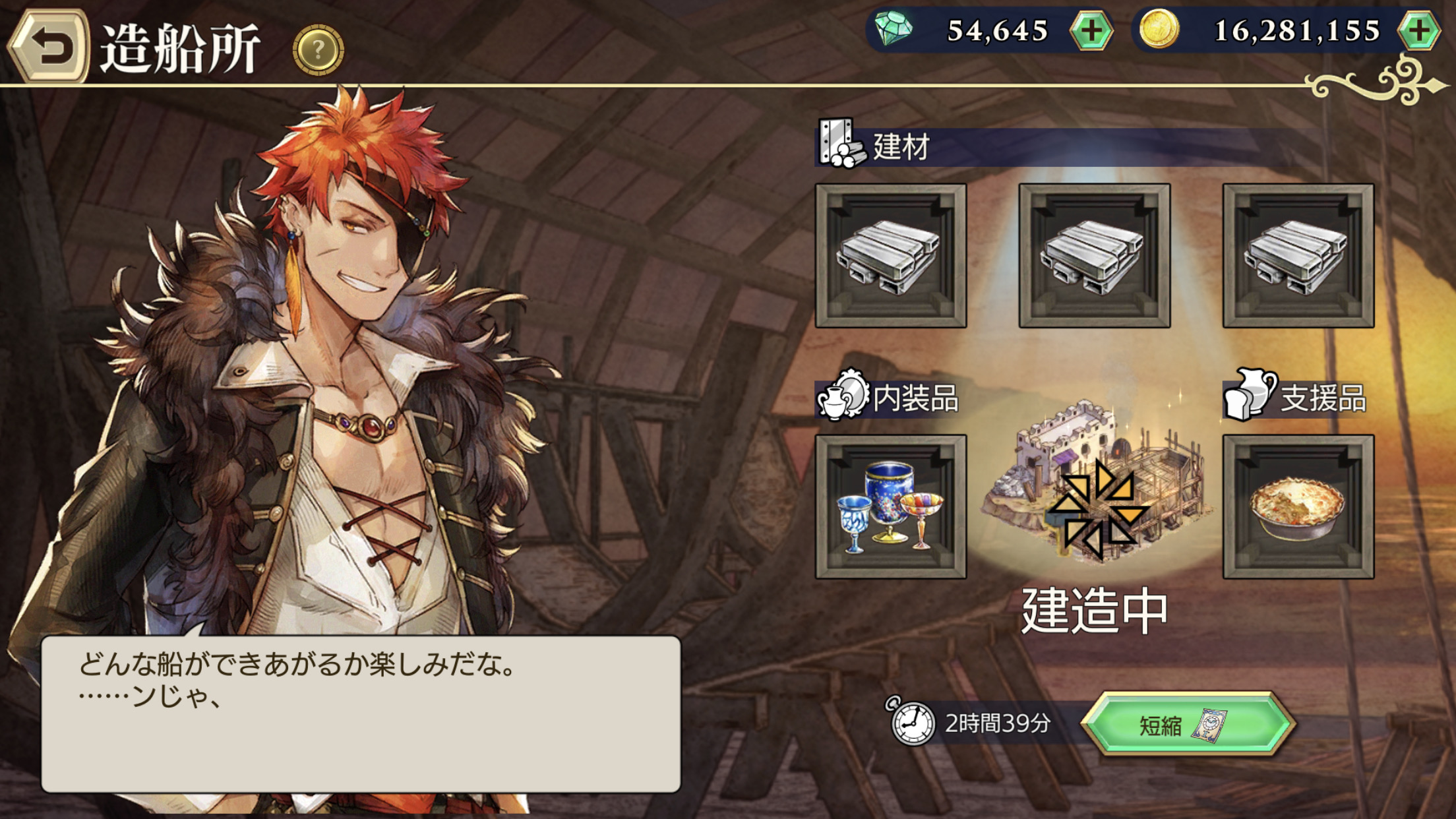Open the shipyard help question mark

(x=318, y=49)
